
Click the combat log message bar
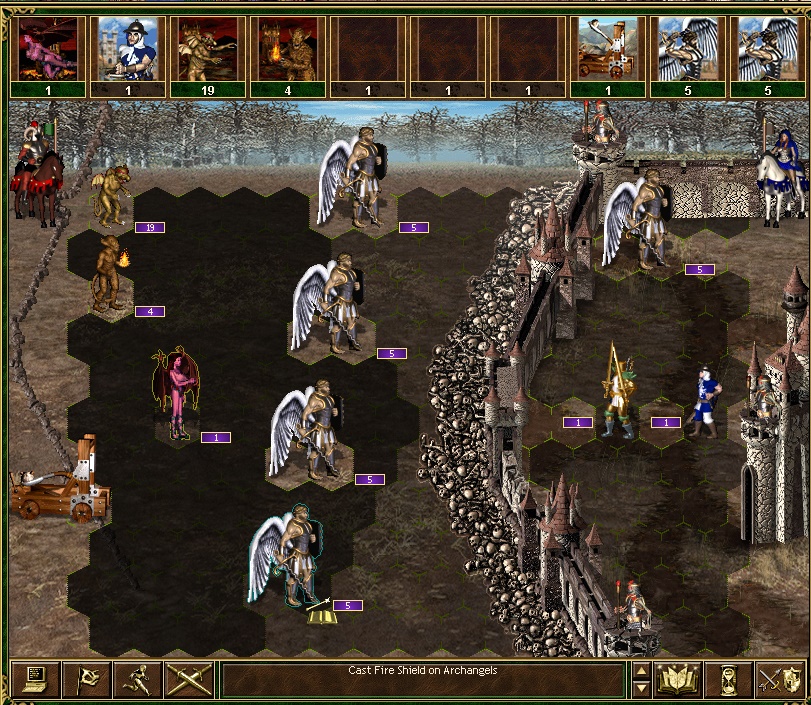point(423,680)
